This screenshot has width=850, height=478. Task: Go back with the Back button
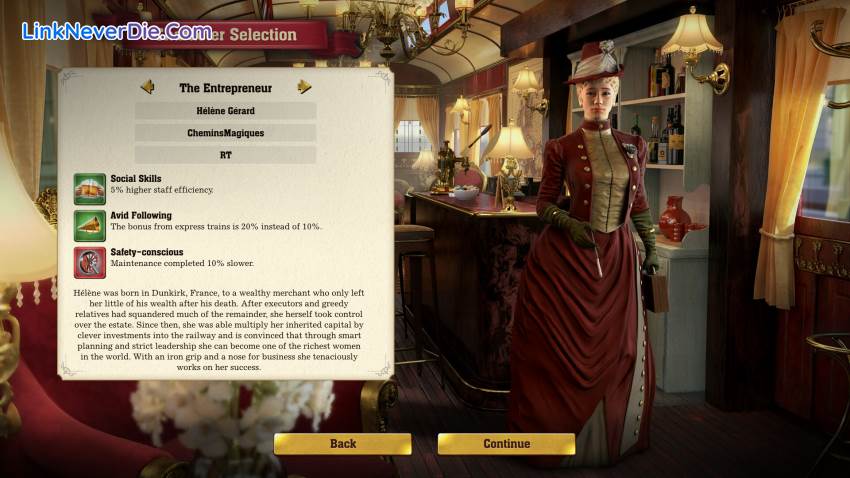coord(343,444)
